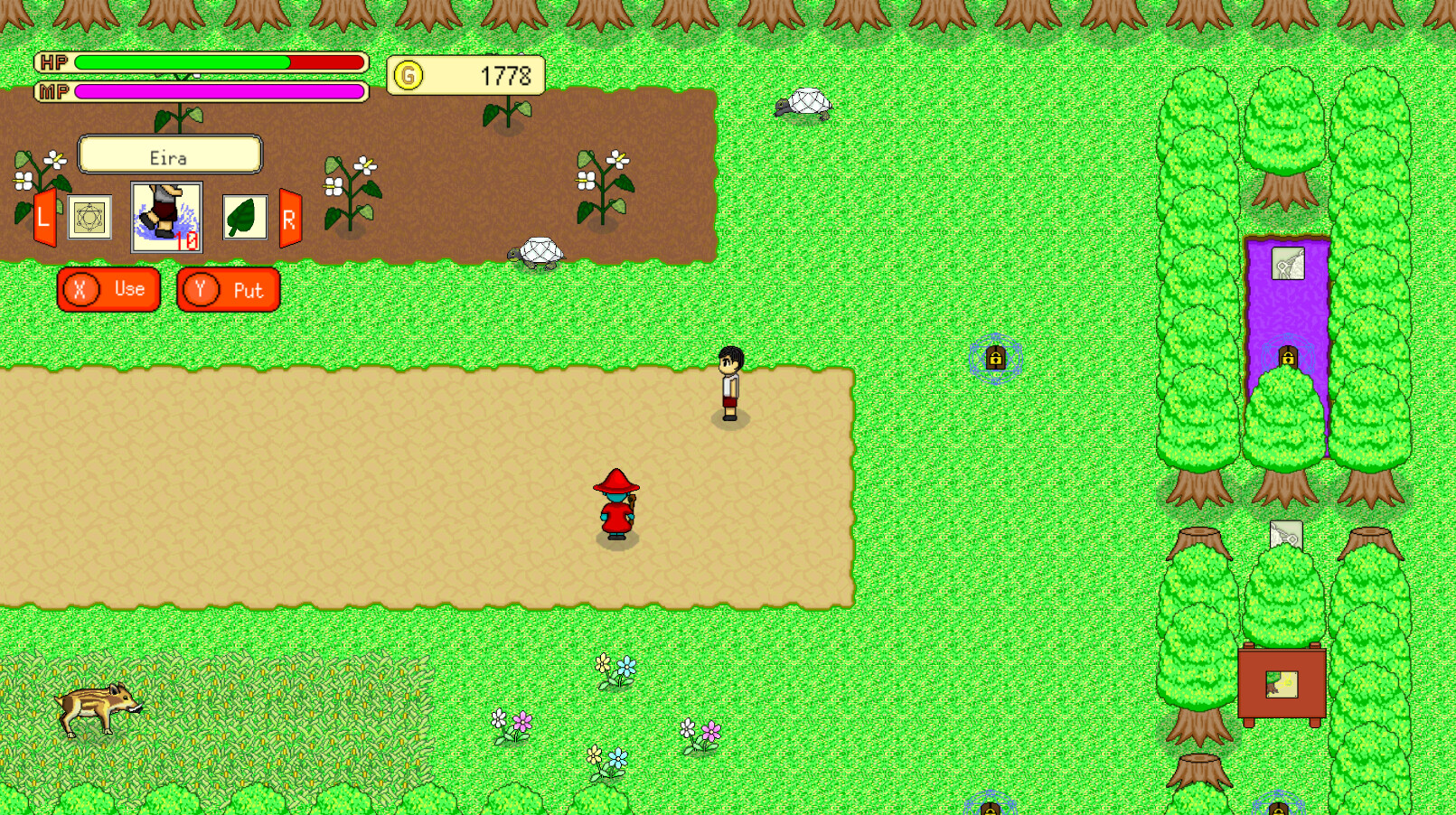
Task: Select the red-hatted wizard character
Action: point(616,501)
